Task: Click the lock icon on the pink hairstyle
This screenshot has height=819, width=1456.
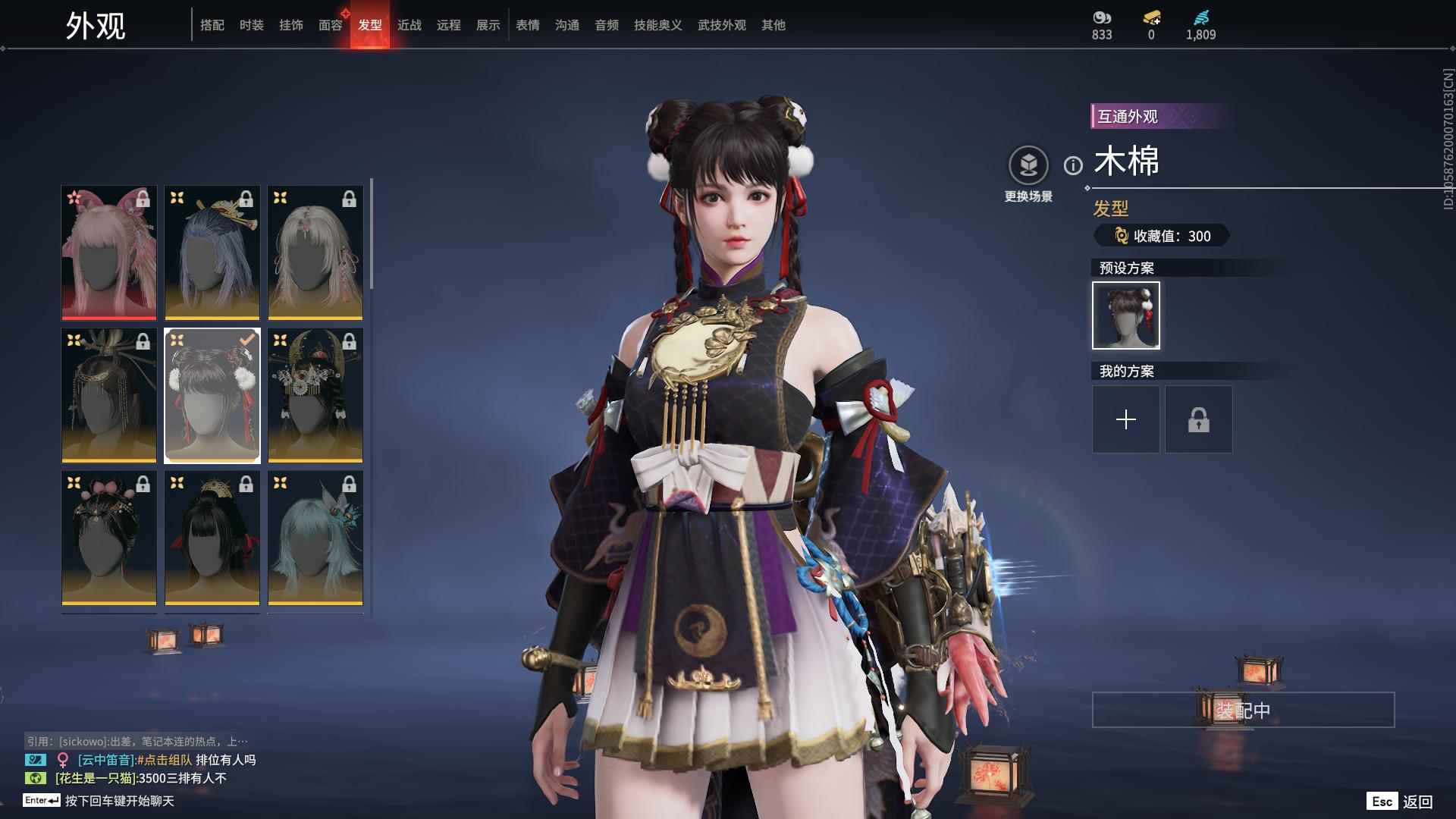Action: pos(144,199)
